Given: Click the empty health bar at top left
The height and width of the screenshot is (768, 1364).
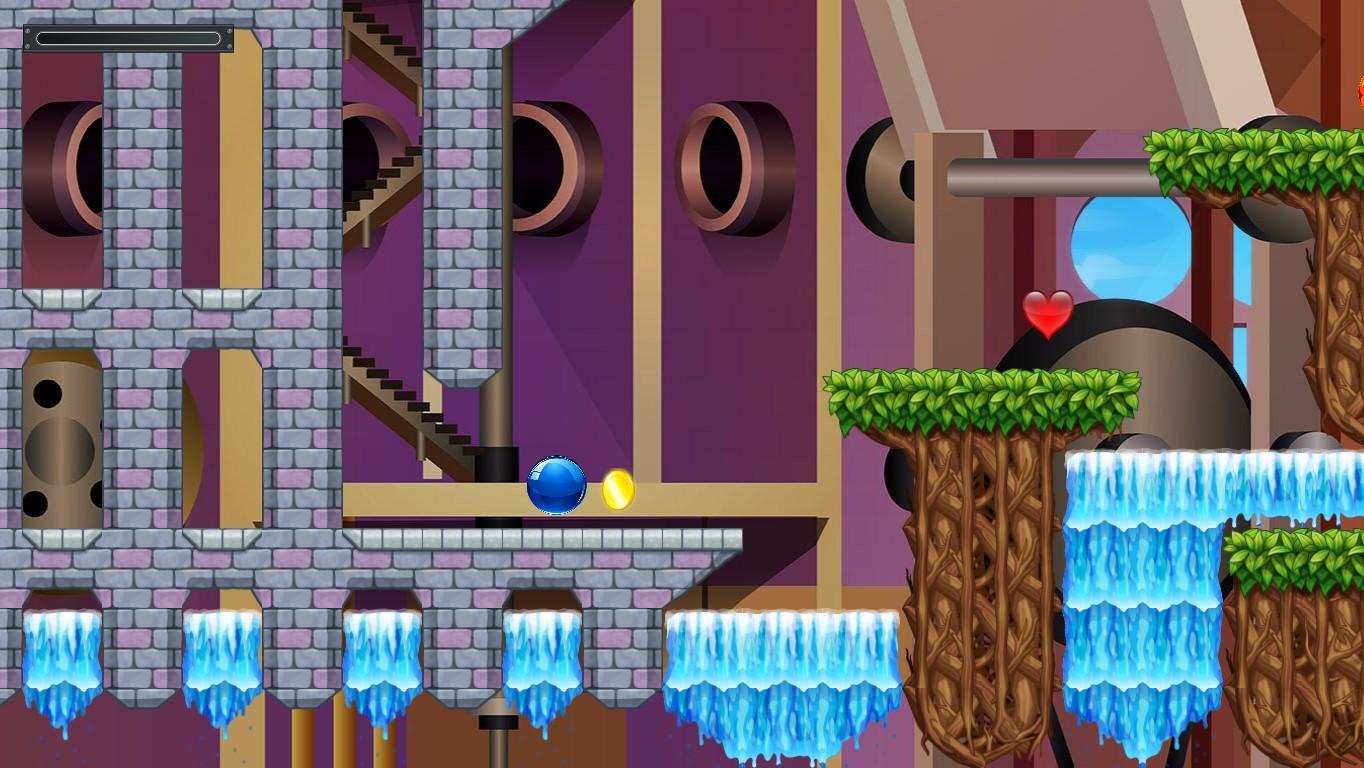Looking at the screenshot, I should [x=128, y=38].
